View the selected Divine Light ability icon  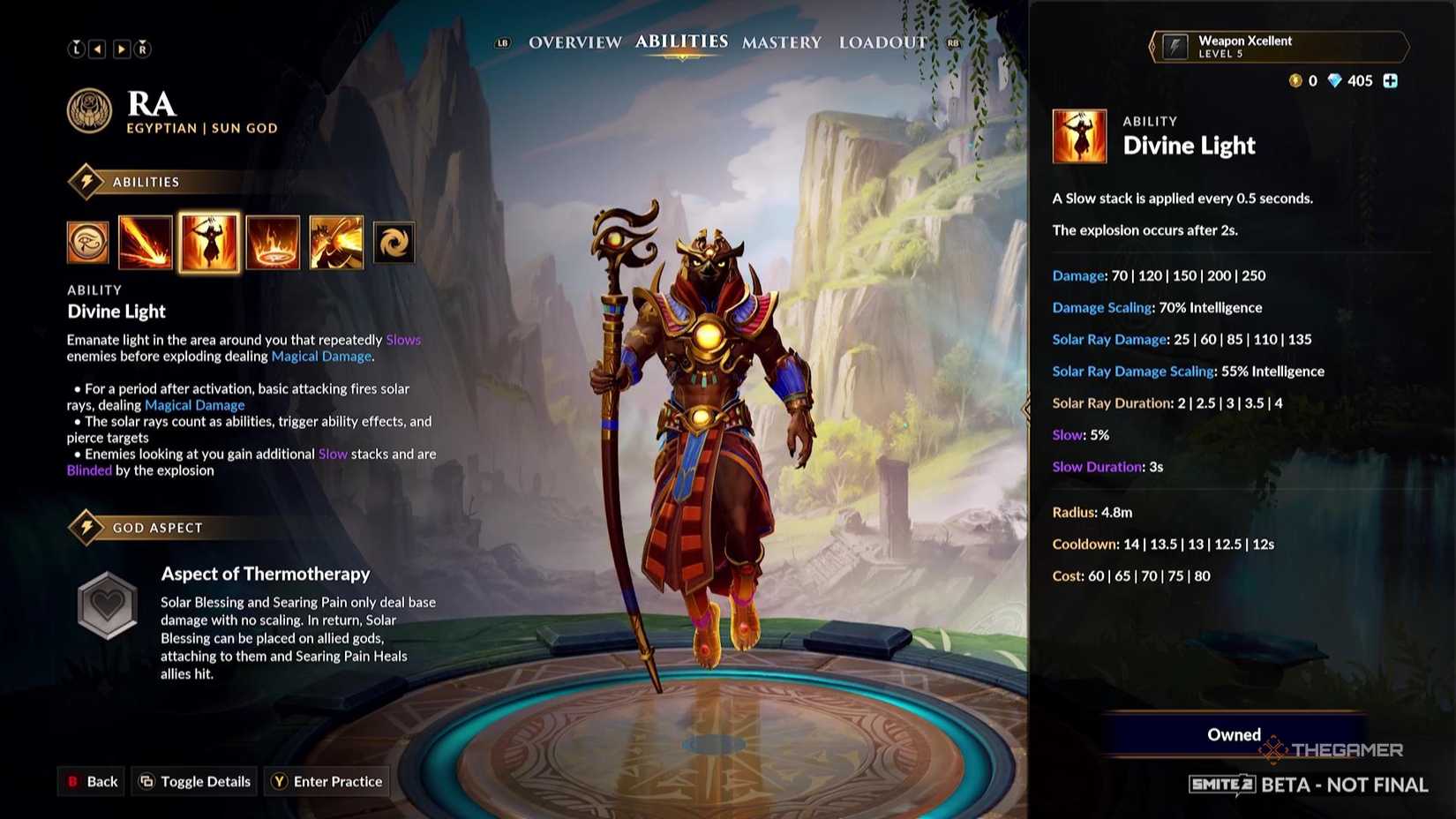209,242
